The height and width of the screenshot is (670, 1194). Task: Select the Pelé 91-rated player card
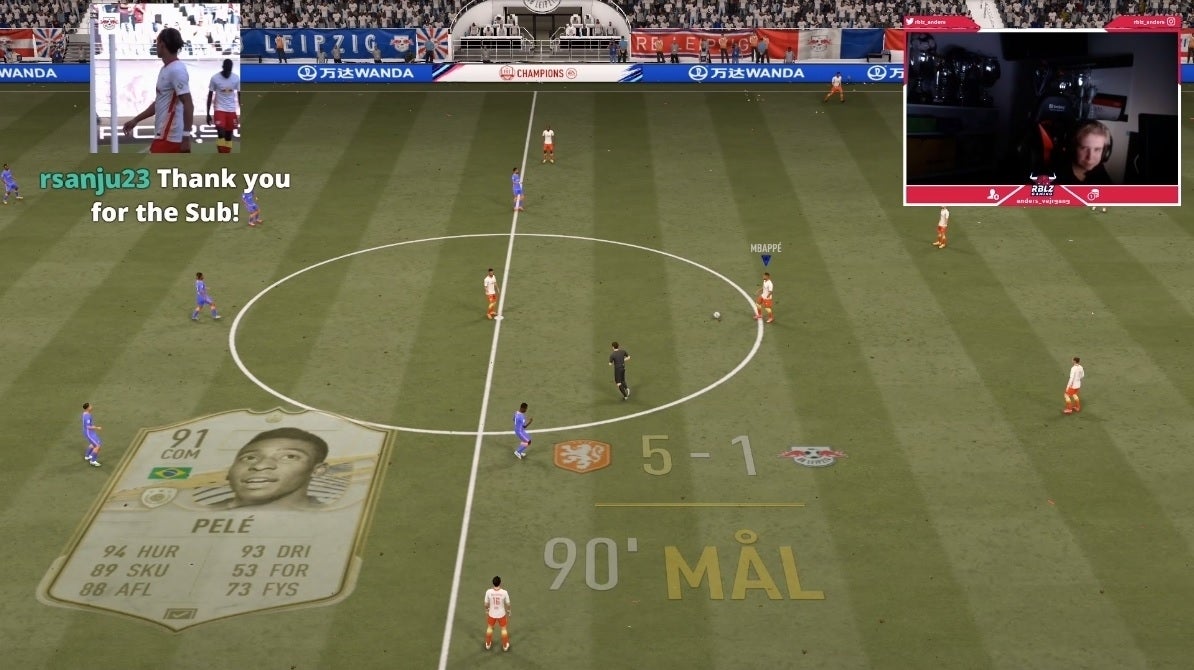point(216,516)
